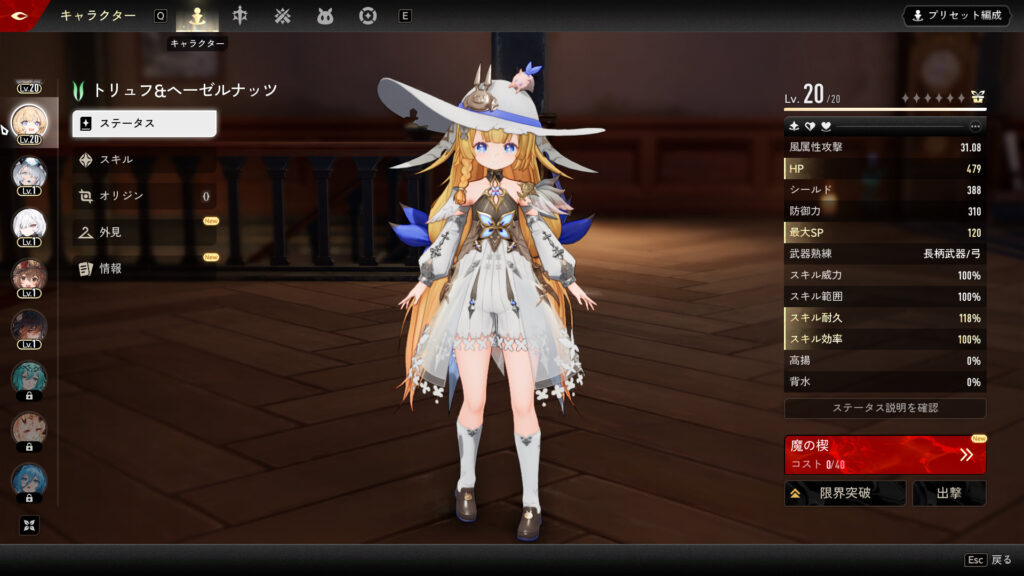This screenshot has width=1024, height=576.
Task: Open the 外見 appearance menu
Action: coord(144,232)
